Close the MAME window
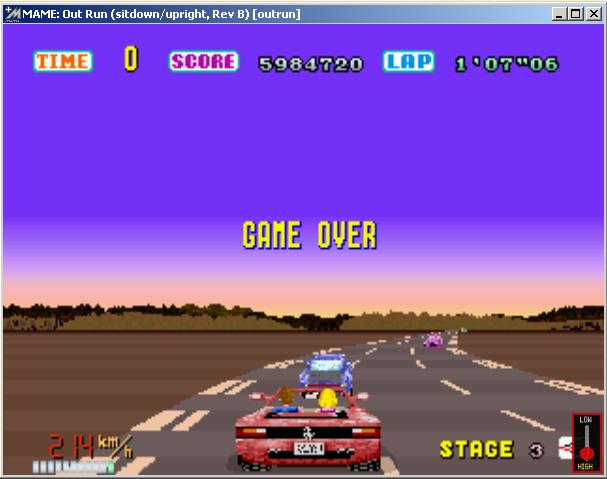The height and width of the screenshot is (479, 607). pos(592,14)
